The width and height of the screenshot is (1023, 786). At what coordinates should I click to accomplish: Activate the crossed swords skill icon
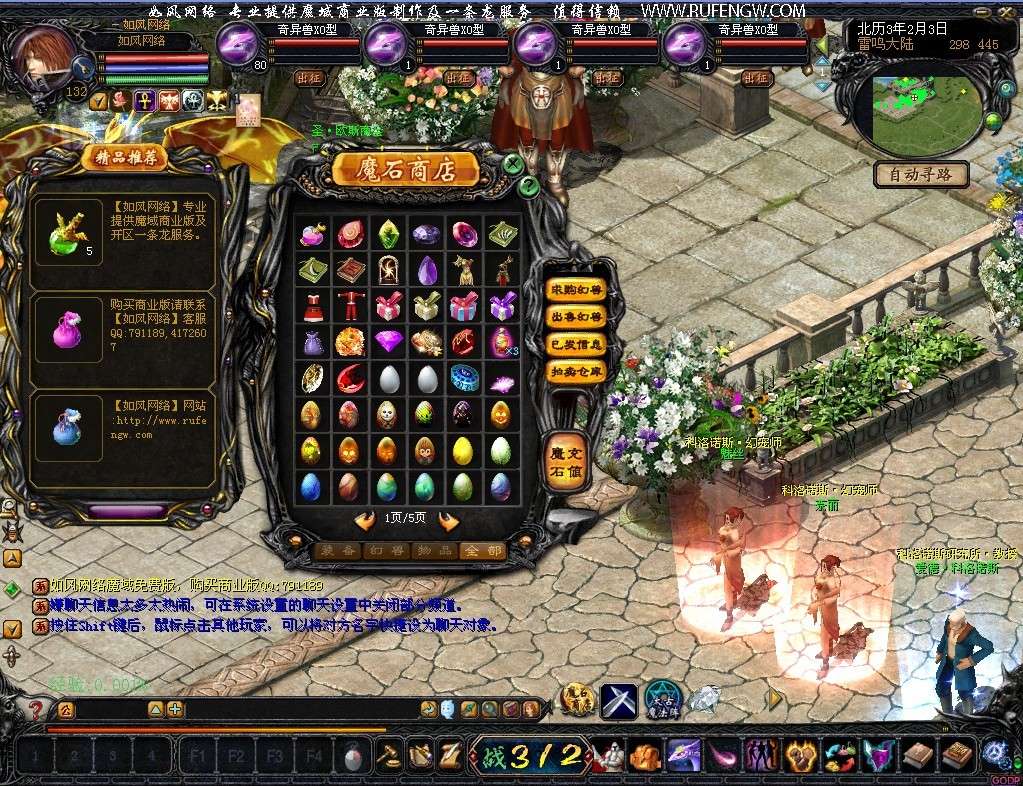coord(619,701)
